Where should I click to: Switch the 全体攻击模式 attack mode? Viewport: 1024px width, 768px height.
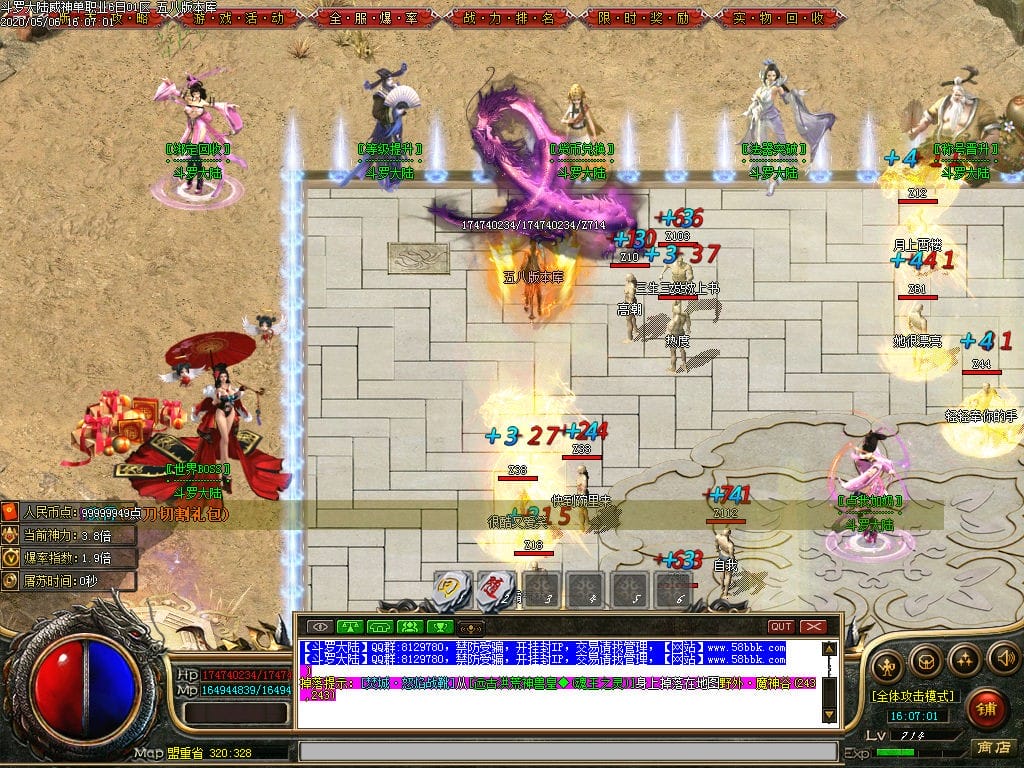[912, 696]
